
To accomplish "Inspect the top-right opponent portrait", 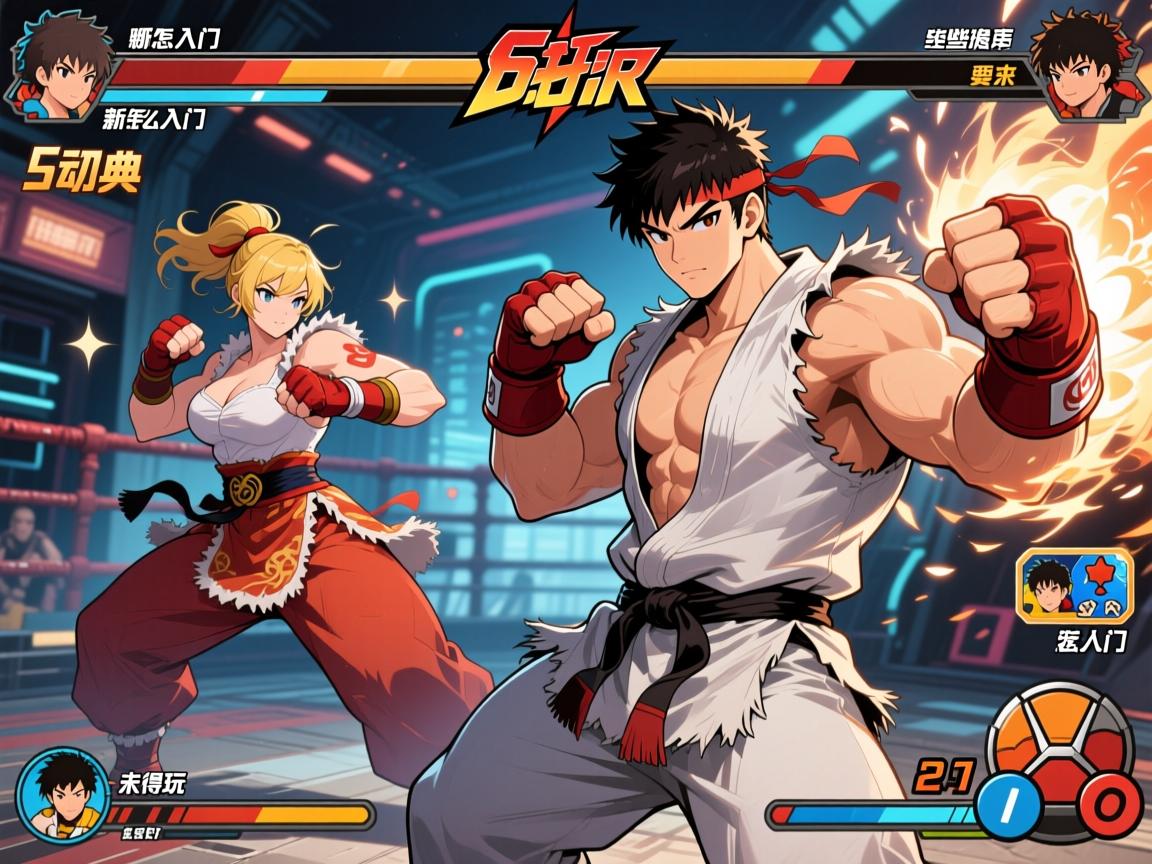I will tap(1076, 65).
